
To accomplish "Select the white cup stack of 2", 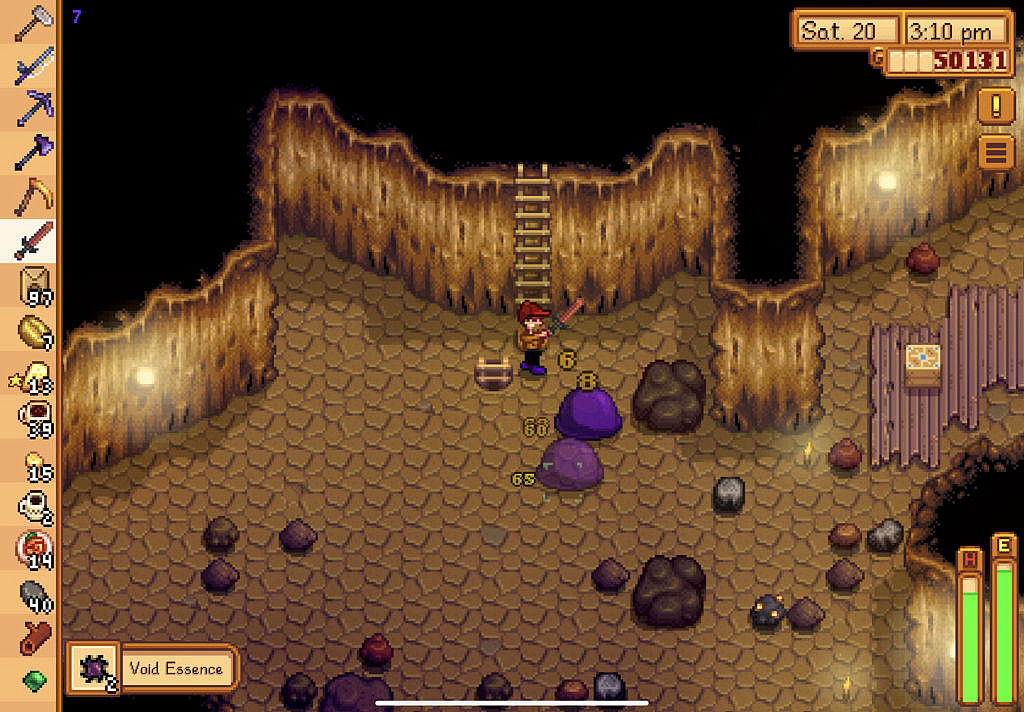I will 34,506.
